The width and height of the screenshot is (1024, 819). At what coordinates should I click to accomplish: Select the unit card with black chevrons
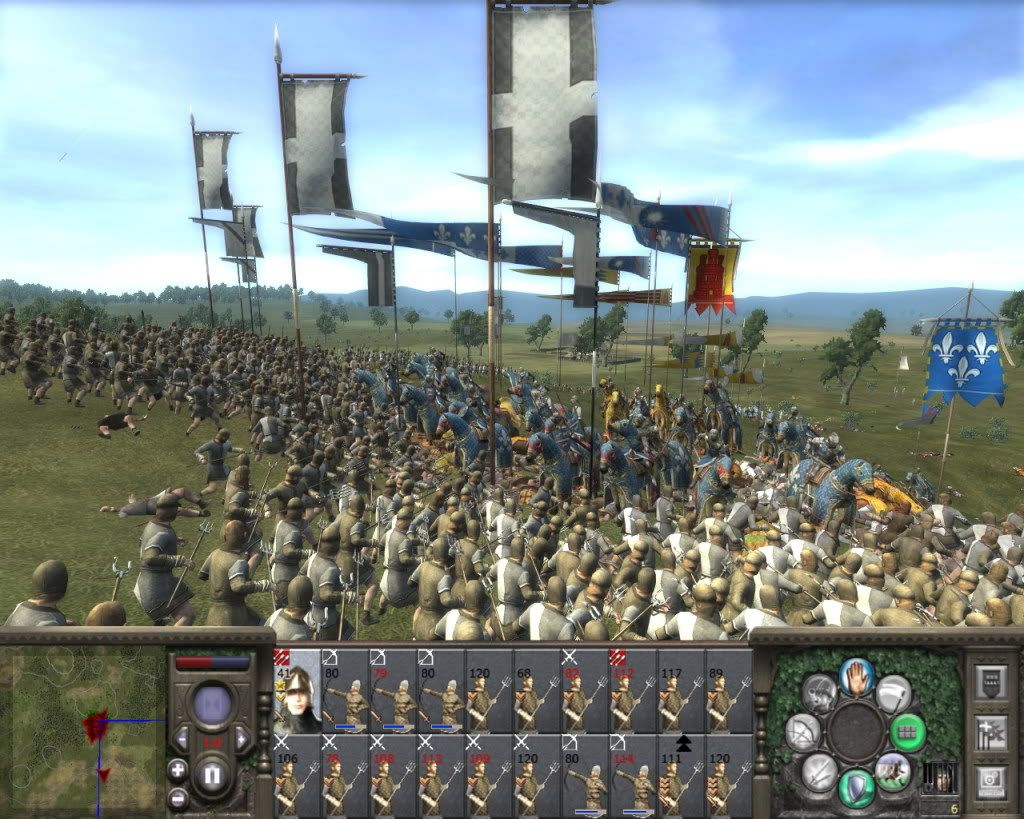click(682, 775)
